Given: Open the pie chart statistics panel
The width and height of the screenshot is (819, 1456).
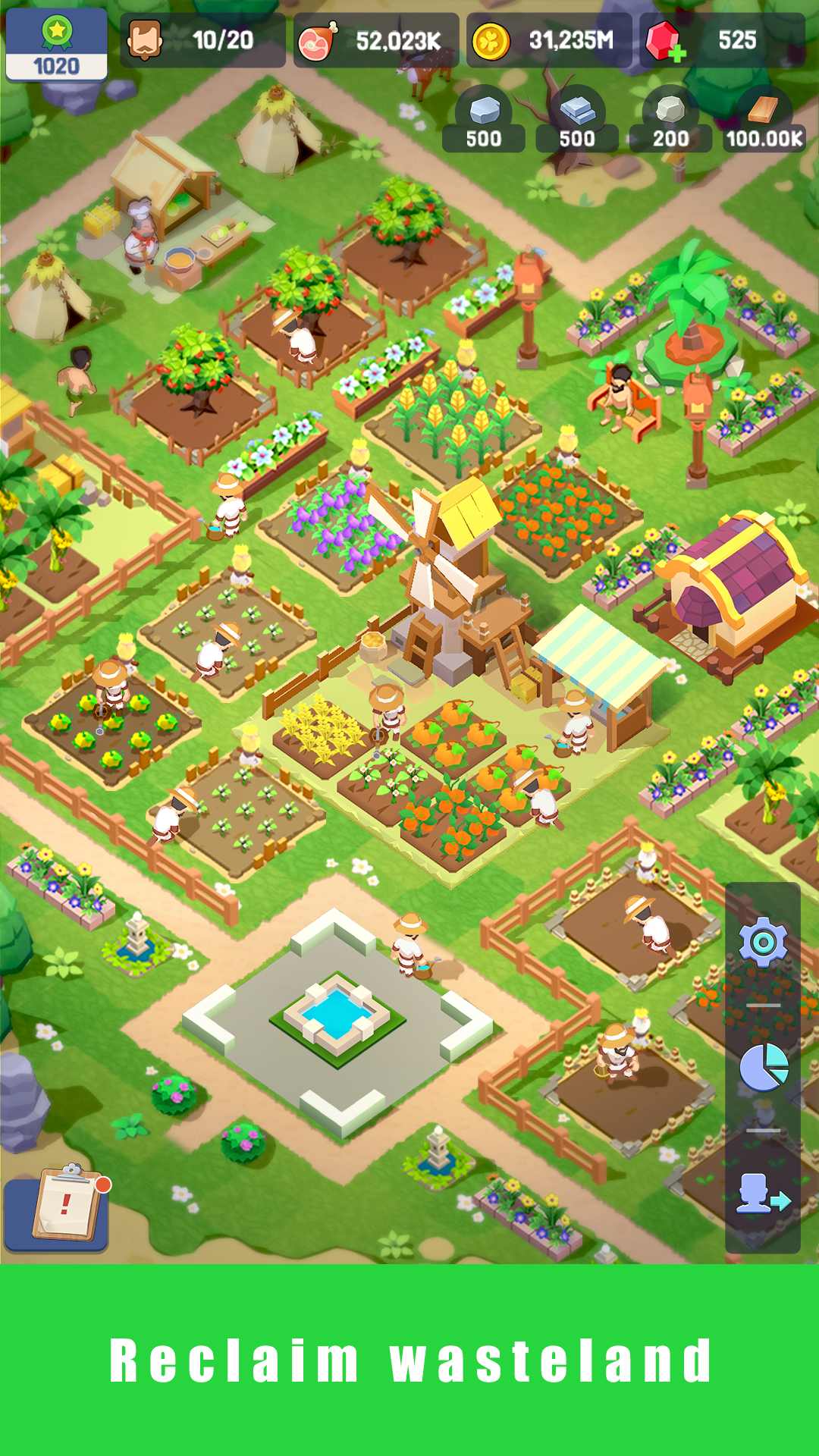Looking at the screenshot, I should tap(763, 1067).
